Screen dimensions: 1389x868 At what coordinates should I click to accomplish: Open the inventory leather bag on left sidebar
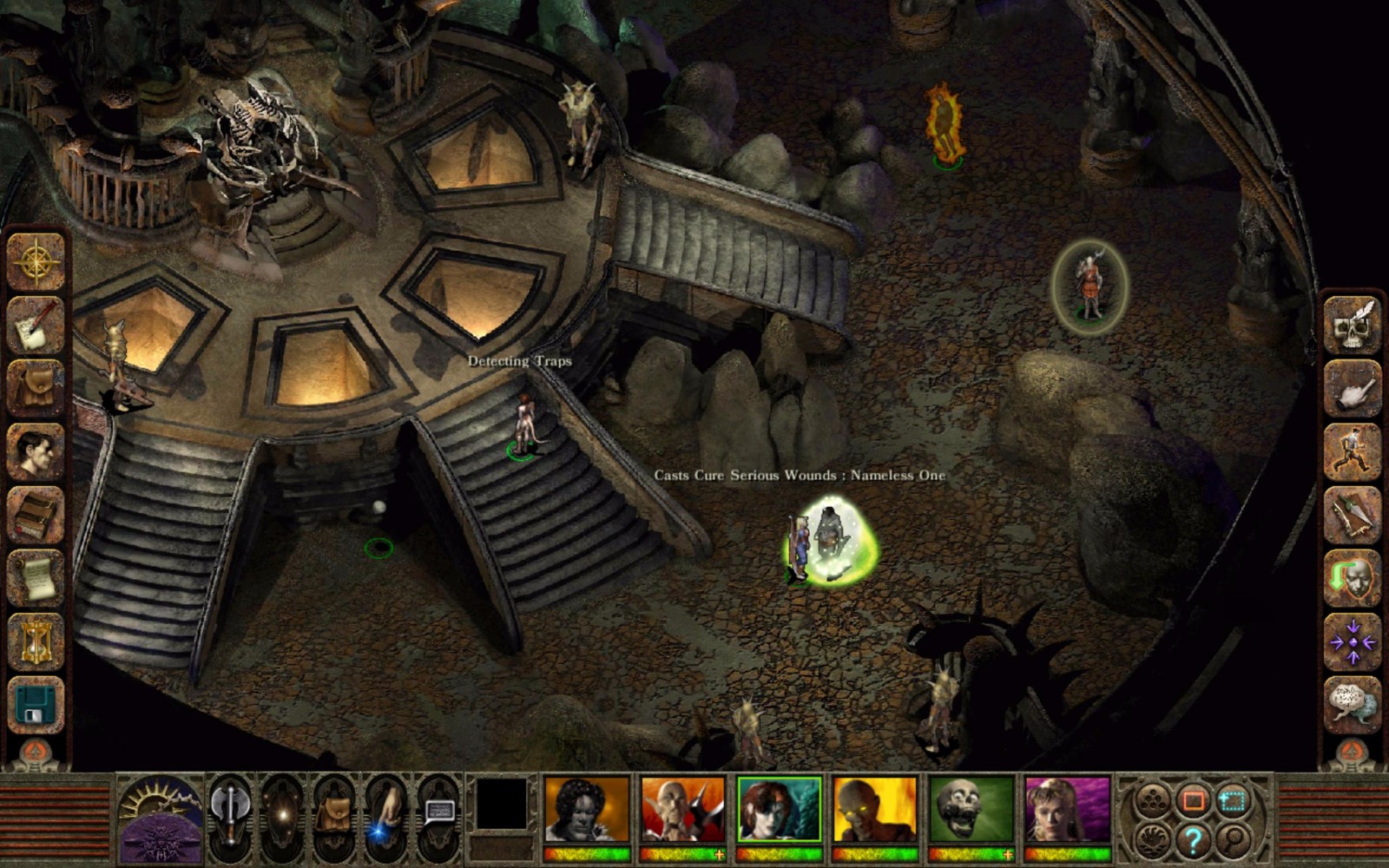(x=36, y=388)
